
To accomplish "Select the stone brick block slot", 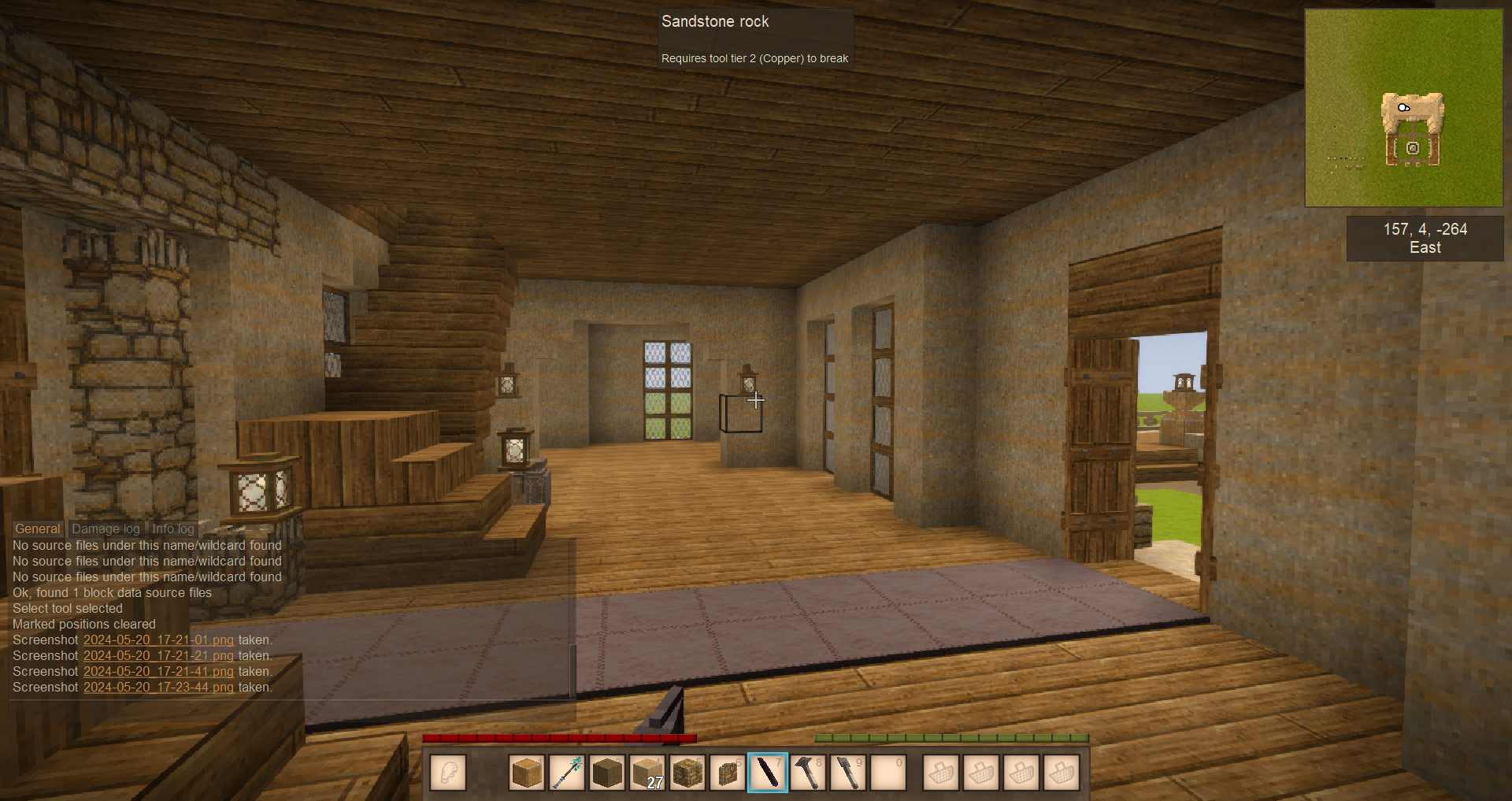I will (687, 773).
